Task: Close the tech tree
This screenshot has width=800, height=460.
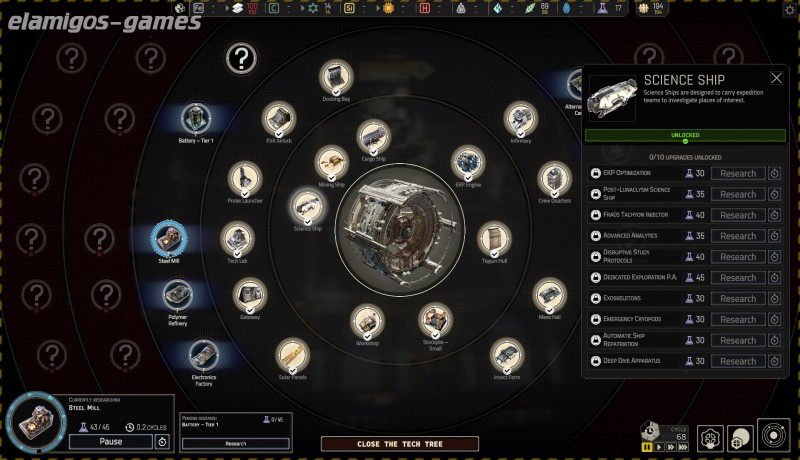Action: click(x=386, y=443)
